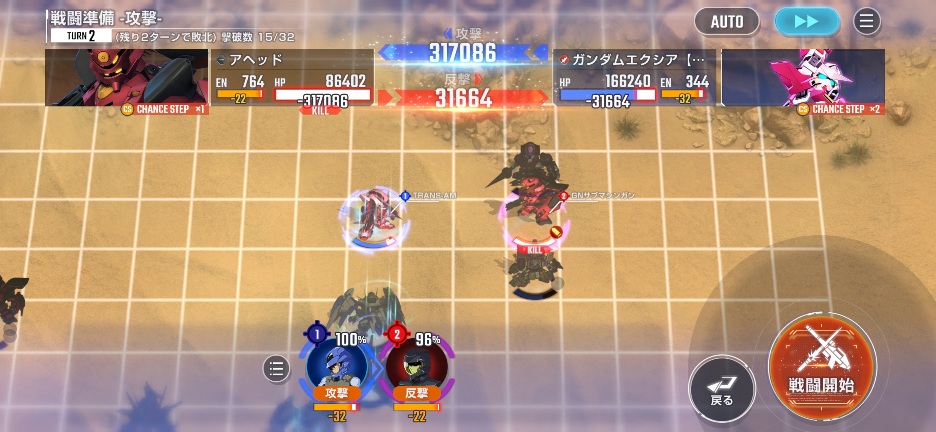Start the battle with 戦闘開始
This screenshot has height=432, width=936.
click(x=822, y=361)
